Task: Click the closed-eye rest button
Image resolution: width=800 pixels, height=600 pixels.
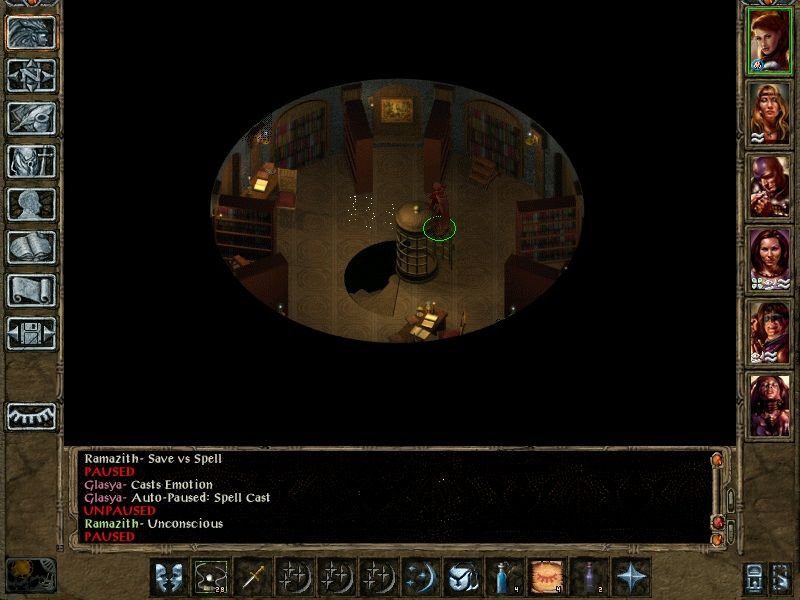Action: (32, 415)
